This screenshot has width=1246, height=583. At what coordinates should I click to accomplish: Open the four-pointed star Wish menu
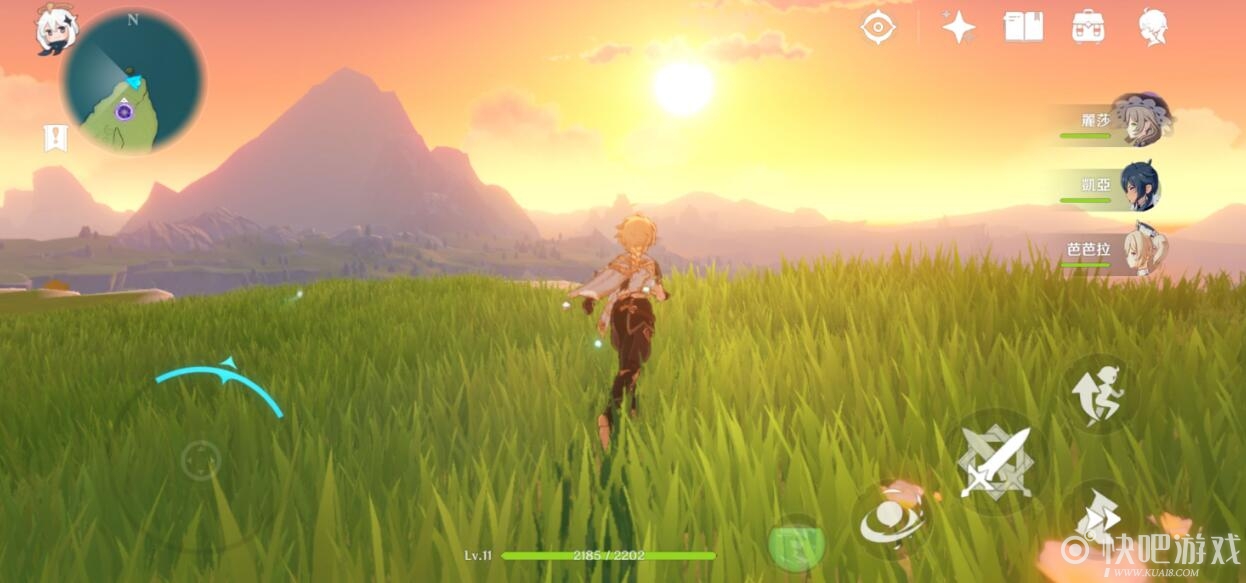click(x=958, y=27)
